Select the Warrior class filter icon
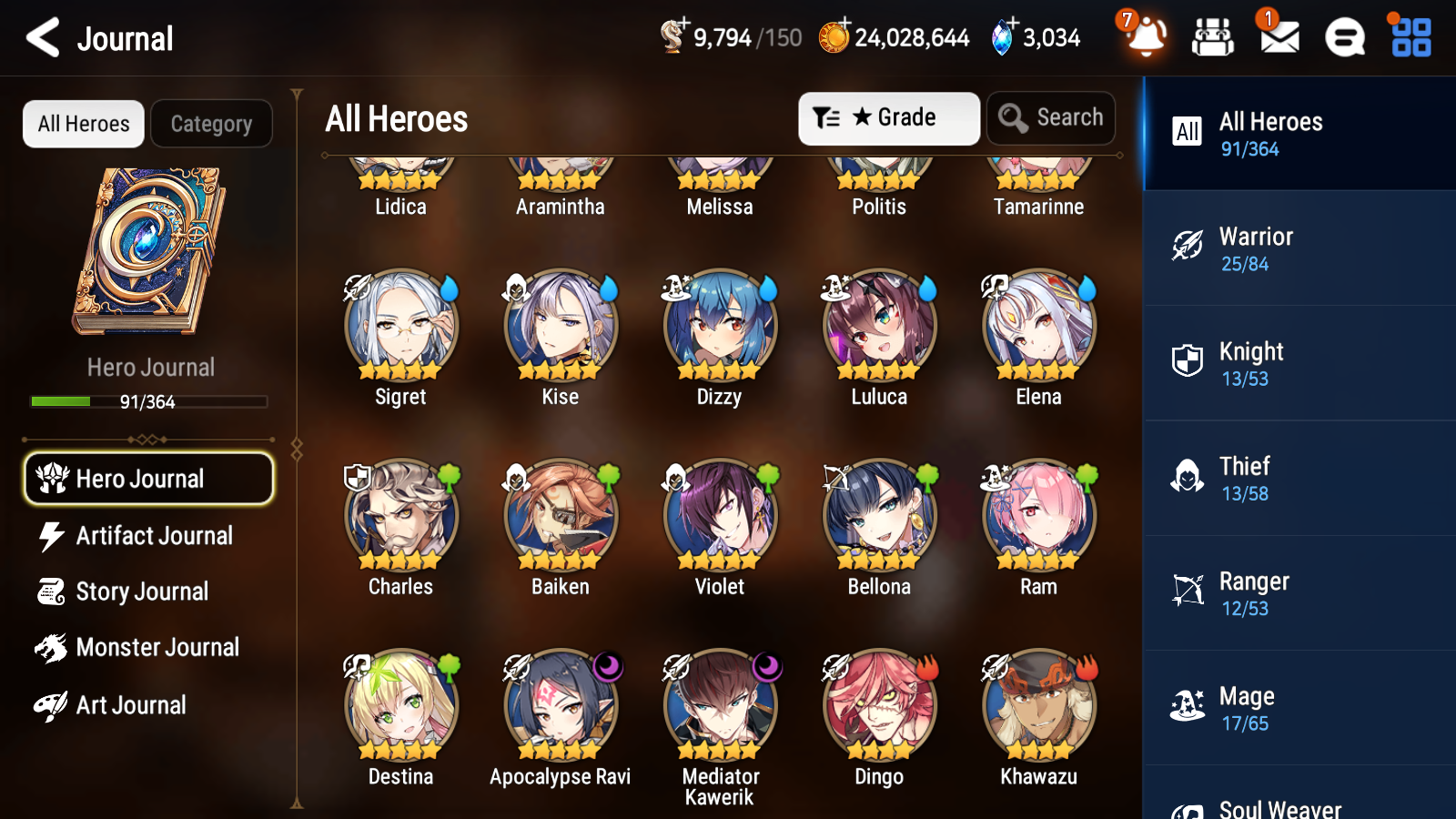 click(x=1188, y=247)
